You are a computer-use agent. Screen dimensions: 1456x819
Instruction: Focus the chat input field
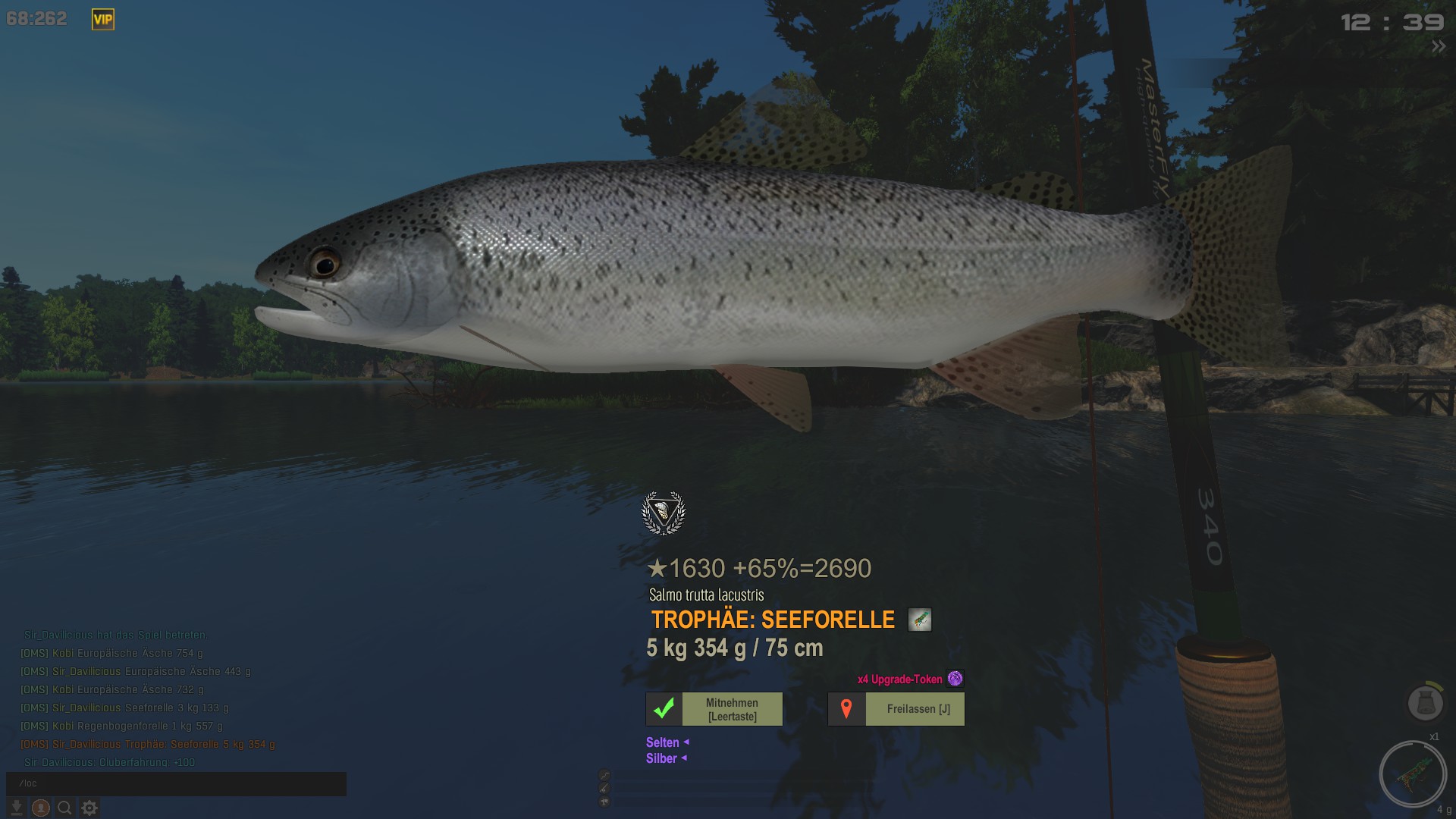(176, 783)
